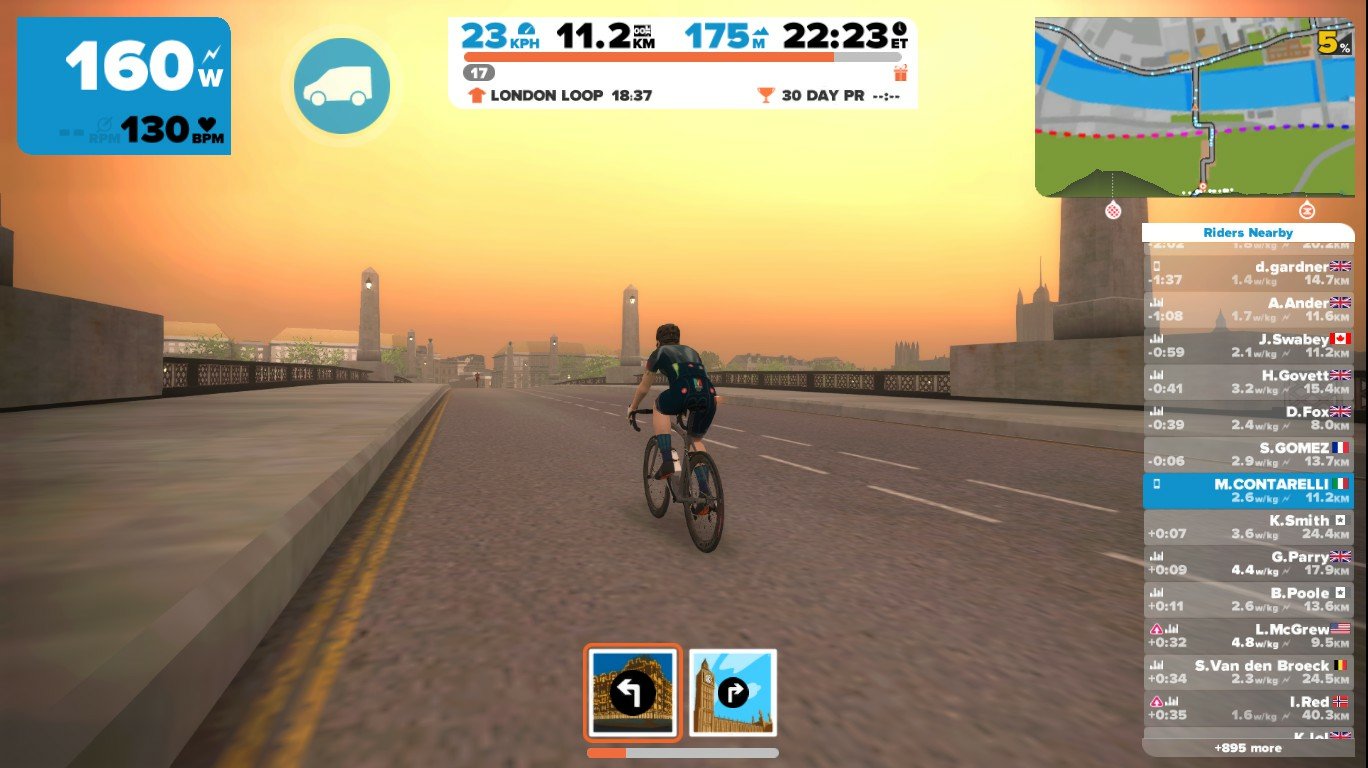Activate the van draft power-up icon
1368x768 pixels.
[x=341, y=87]
